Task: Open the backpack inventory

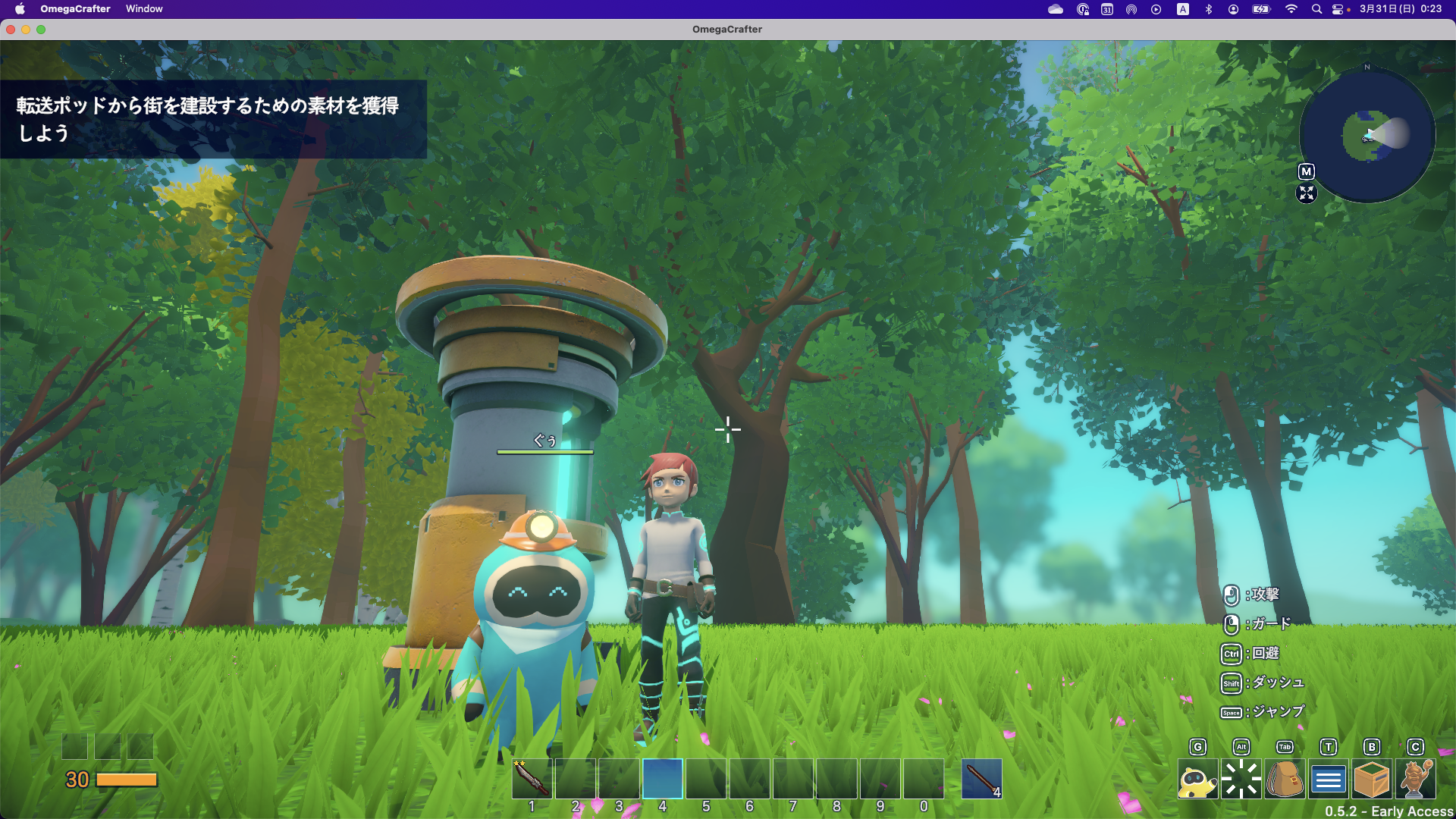Action: click(x=1285, y=779)
